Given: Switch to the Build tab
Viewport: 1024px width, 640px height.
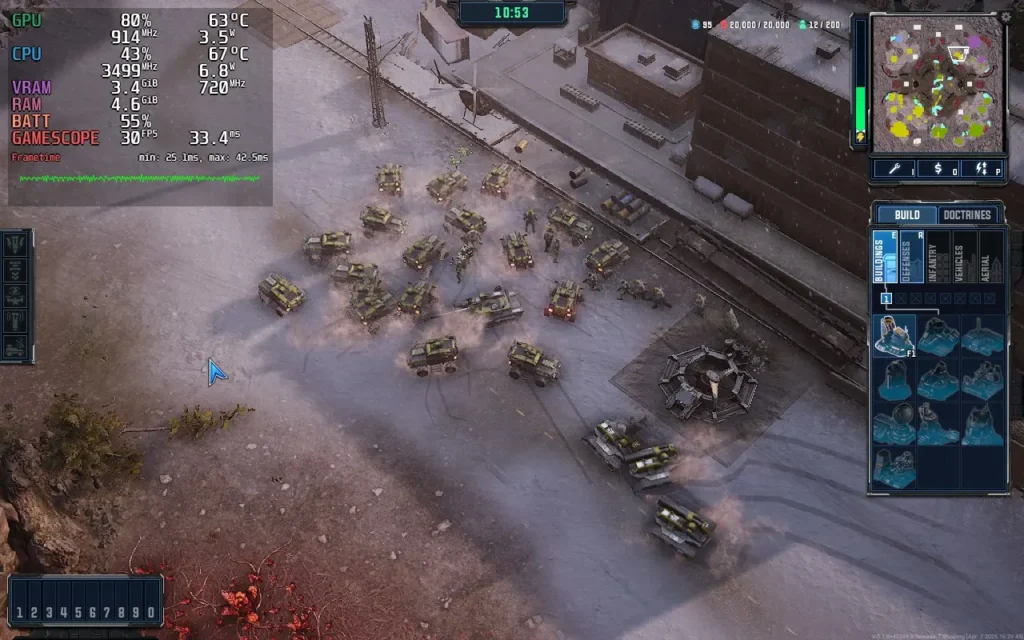Looking at the screenshot, I should point(907,215).
